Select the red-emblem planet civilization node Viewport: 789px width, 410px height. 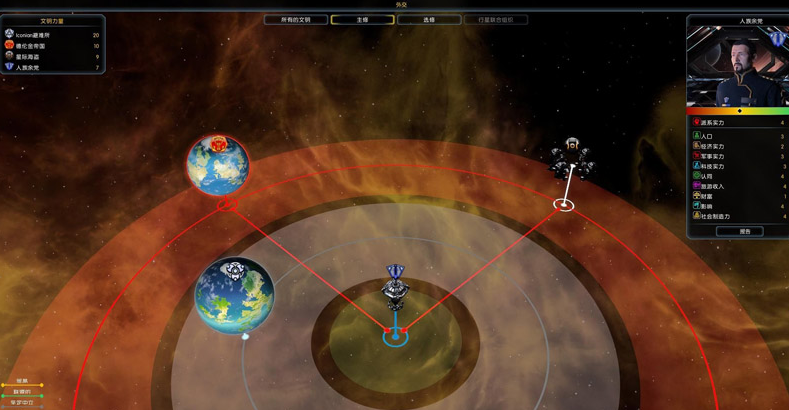point(218,165)
